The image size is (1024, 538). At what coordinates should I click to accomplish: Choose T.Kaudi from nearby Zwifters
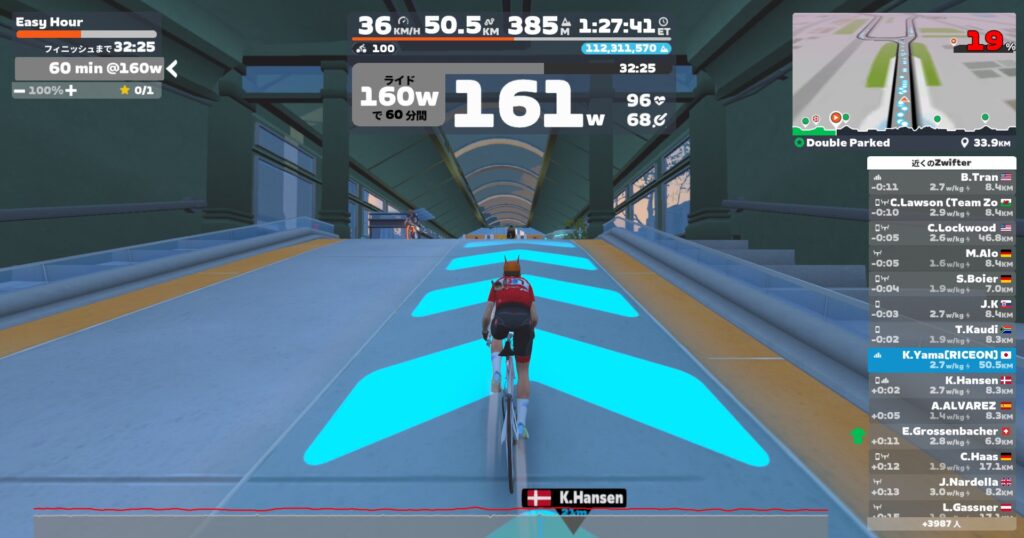[x=941, y=334]
